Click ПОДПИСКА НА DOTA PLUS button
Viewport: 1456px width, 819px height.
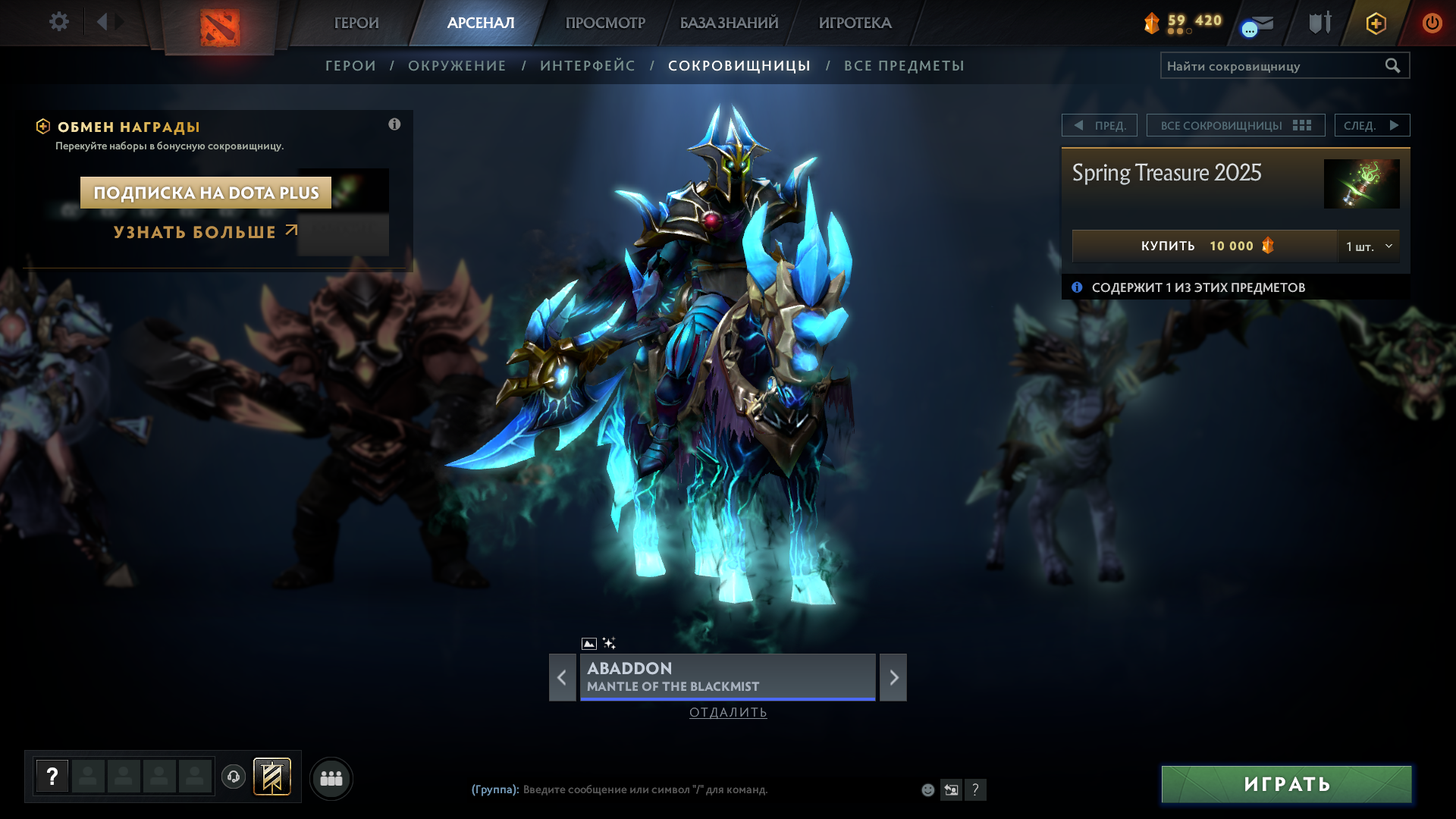click(206, 193)
